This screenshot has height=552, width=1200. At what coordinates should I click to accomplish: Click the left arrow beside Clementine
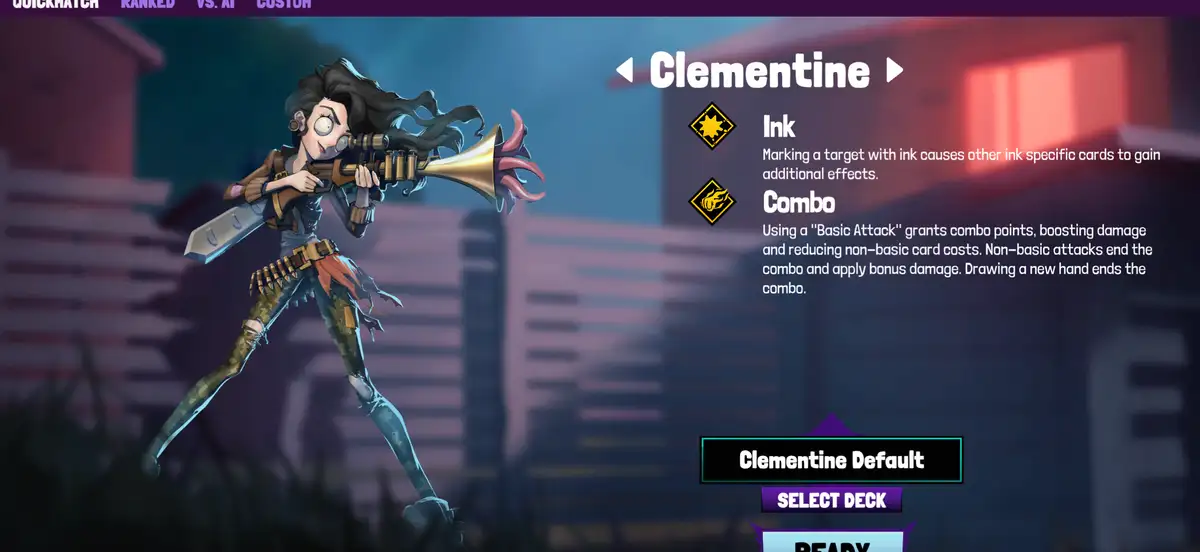(624, 70)
